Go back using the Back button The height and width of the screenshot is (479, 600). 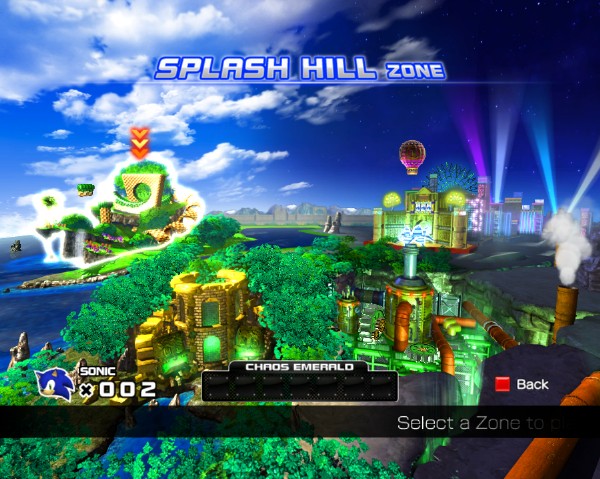(523, 384)
